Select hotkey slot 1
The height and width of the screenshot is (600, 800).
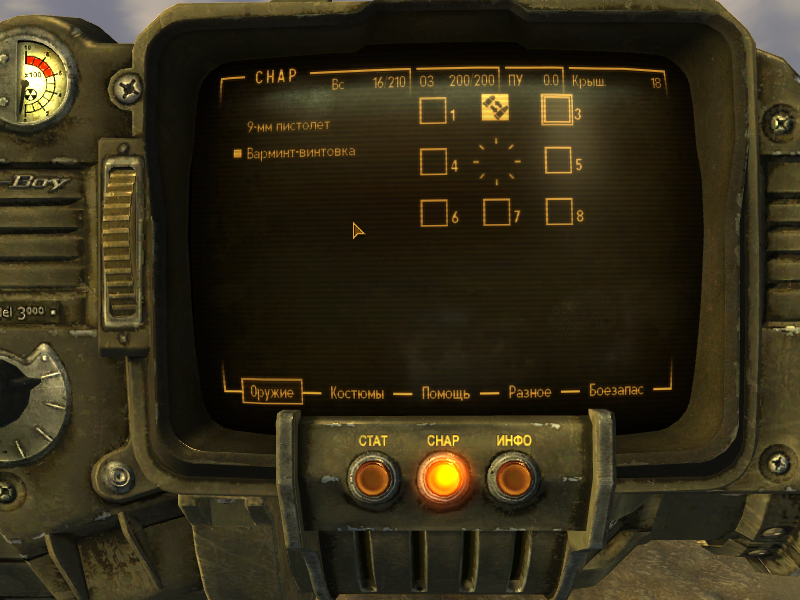point(433,110)
